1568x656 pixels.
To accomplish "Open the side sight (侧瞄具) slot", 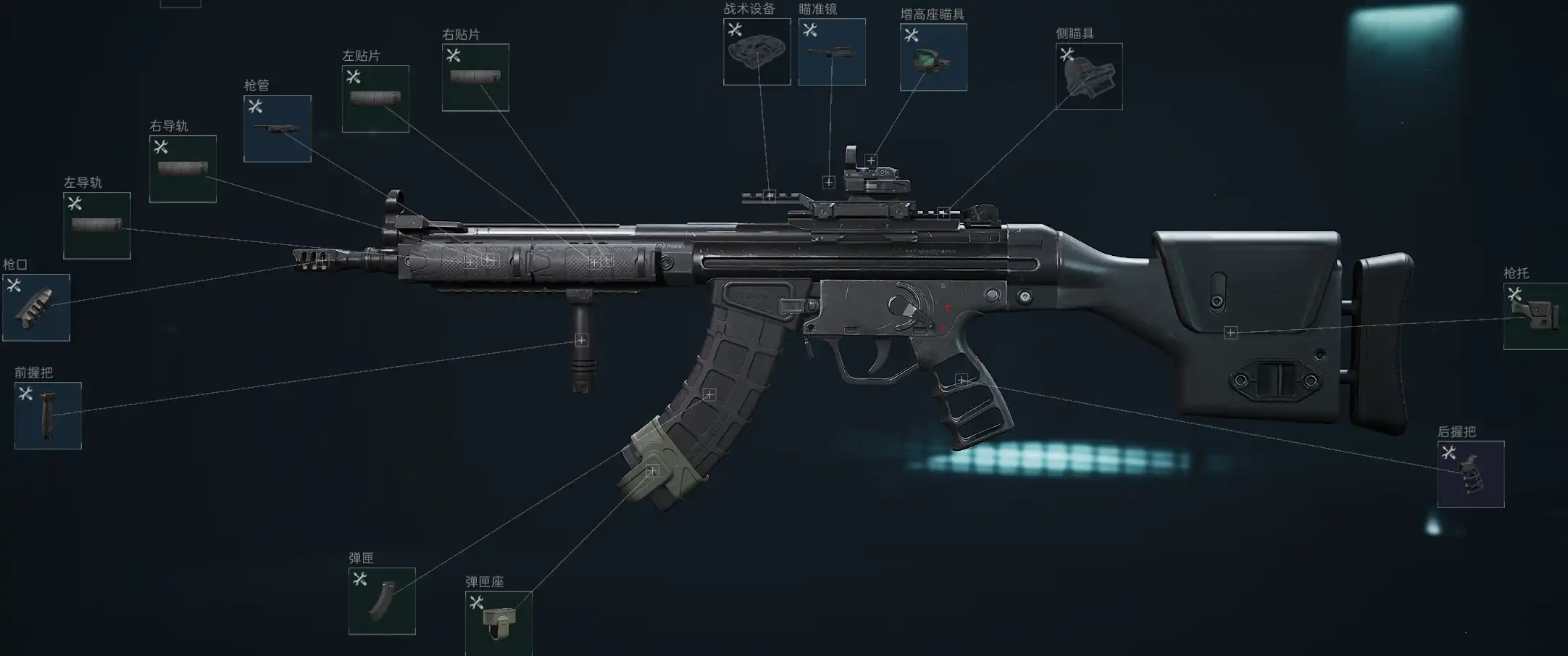I will coord(1089,76).
